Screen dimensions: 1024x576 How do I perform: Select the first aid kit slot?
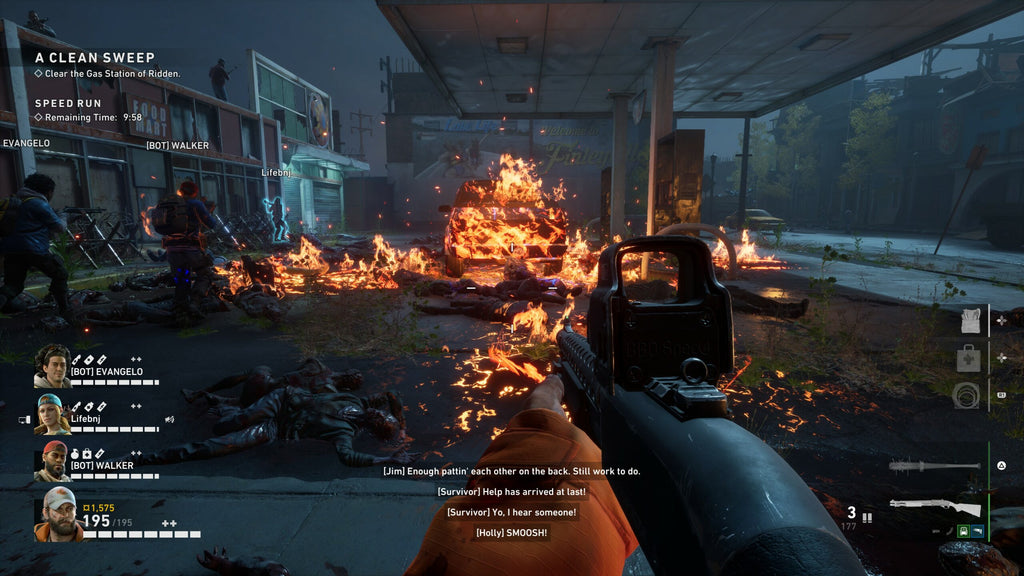click(969, 358)
